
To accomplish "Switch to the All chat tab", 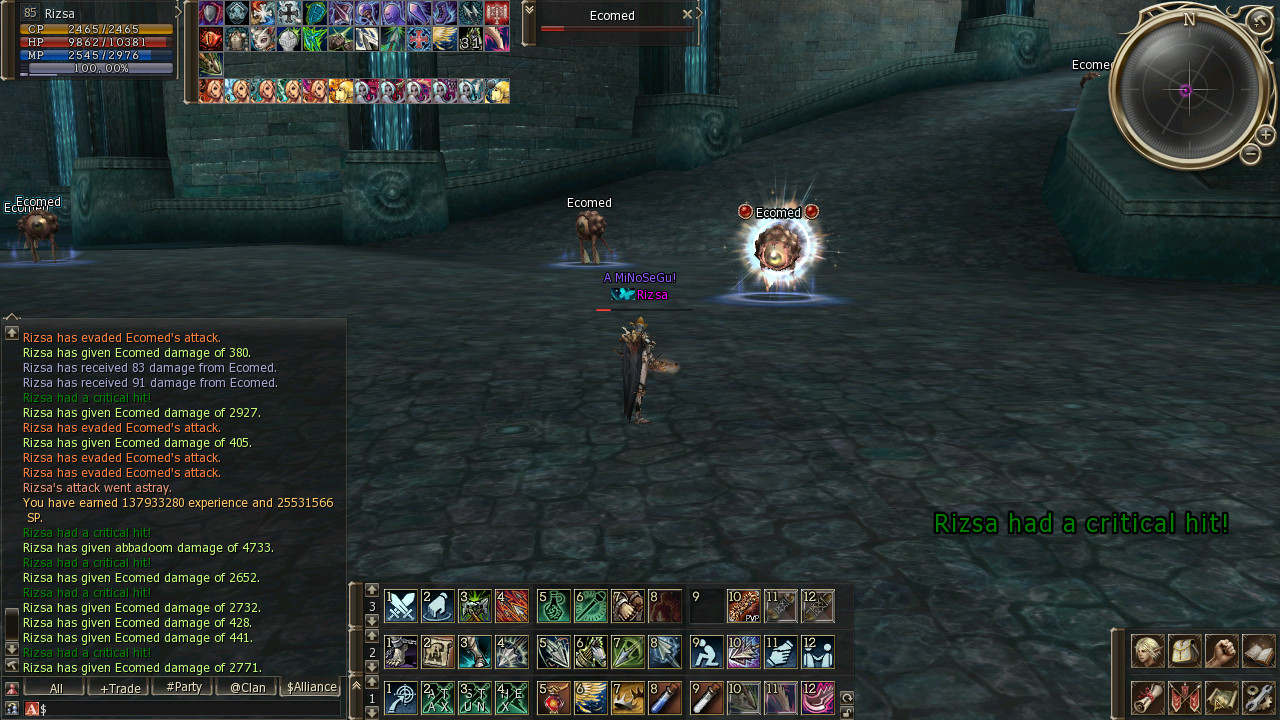I will (54, 688).
